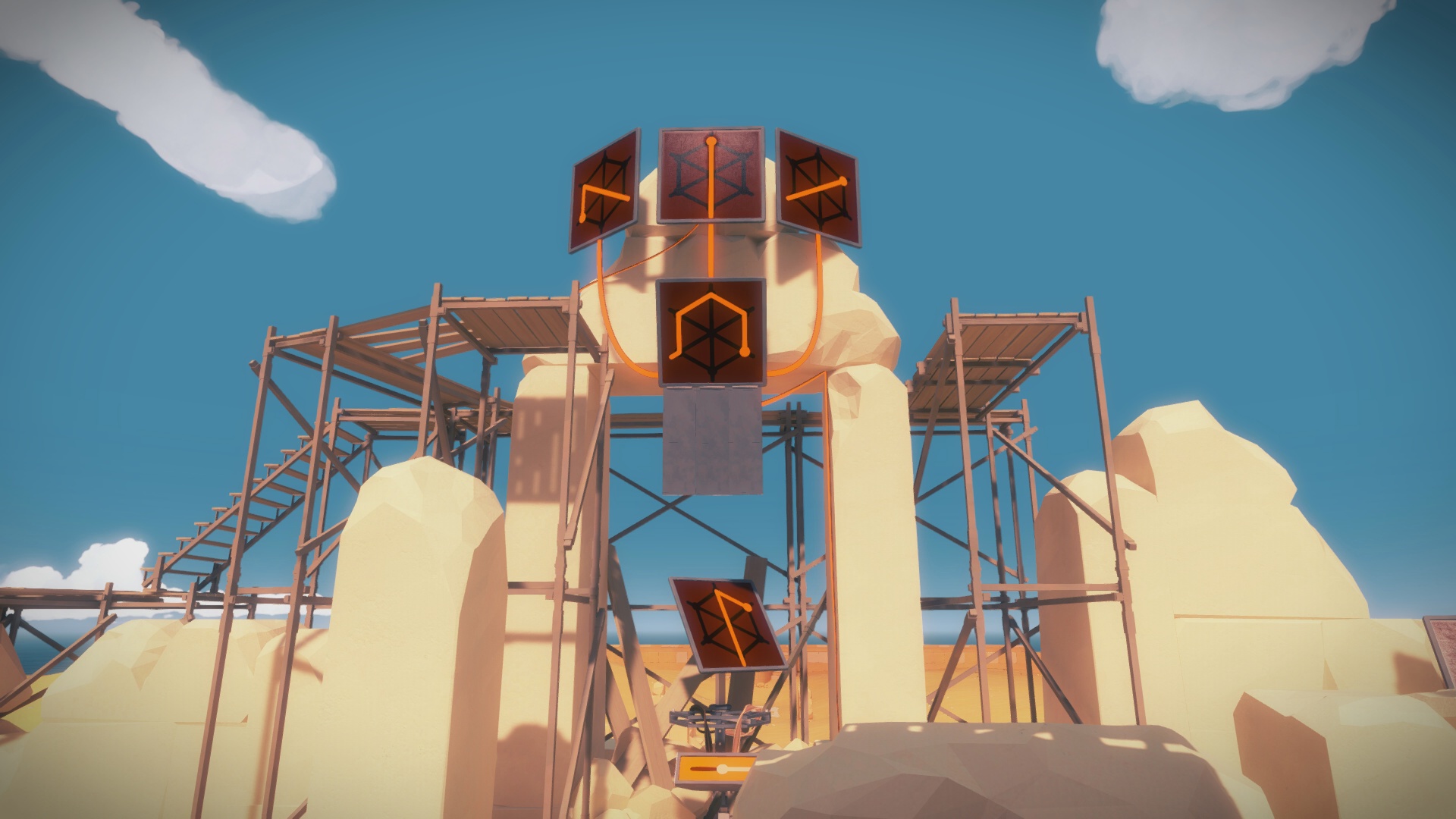
Task: Select the puzzle panel with the vertical orange line
Action: click(711, 175)
